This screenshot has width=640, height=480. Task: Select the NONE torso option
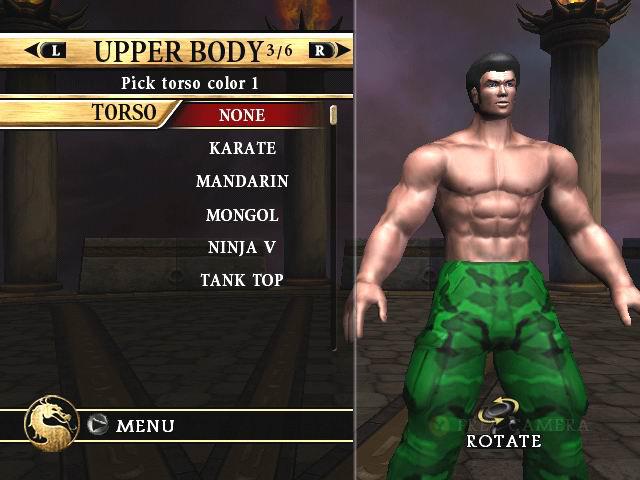point(242,115)
